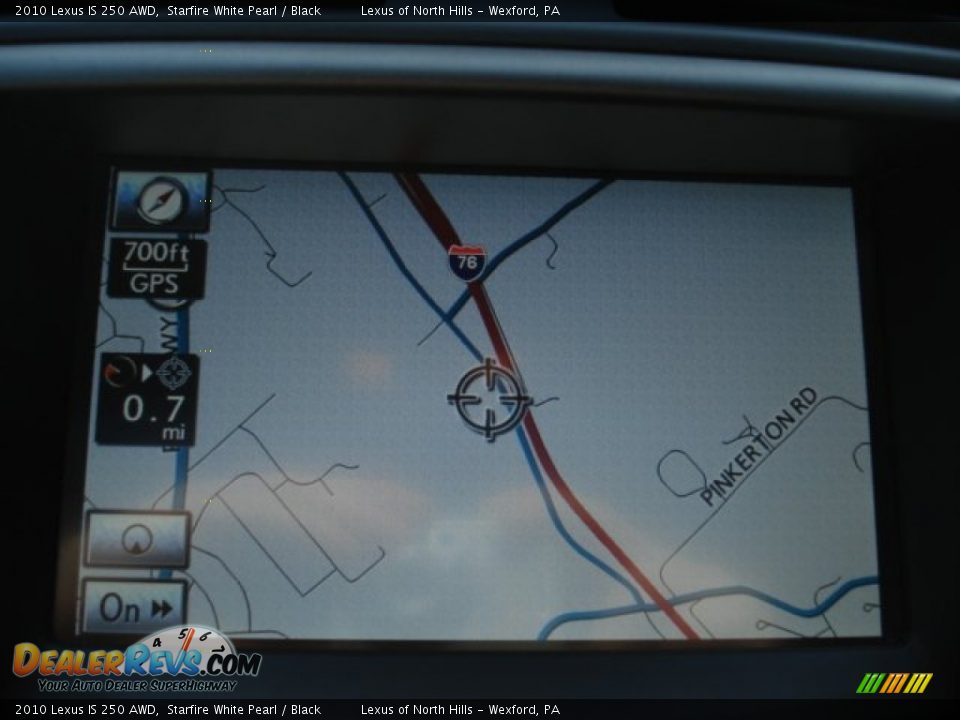
Task: Tap the compass orientation button
Action: pos(160,201)
